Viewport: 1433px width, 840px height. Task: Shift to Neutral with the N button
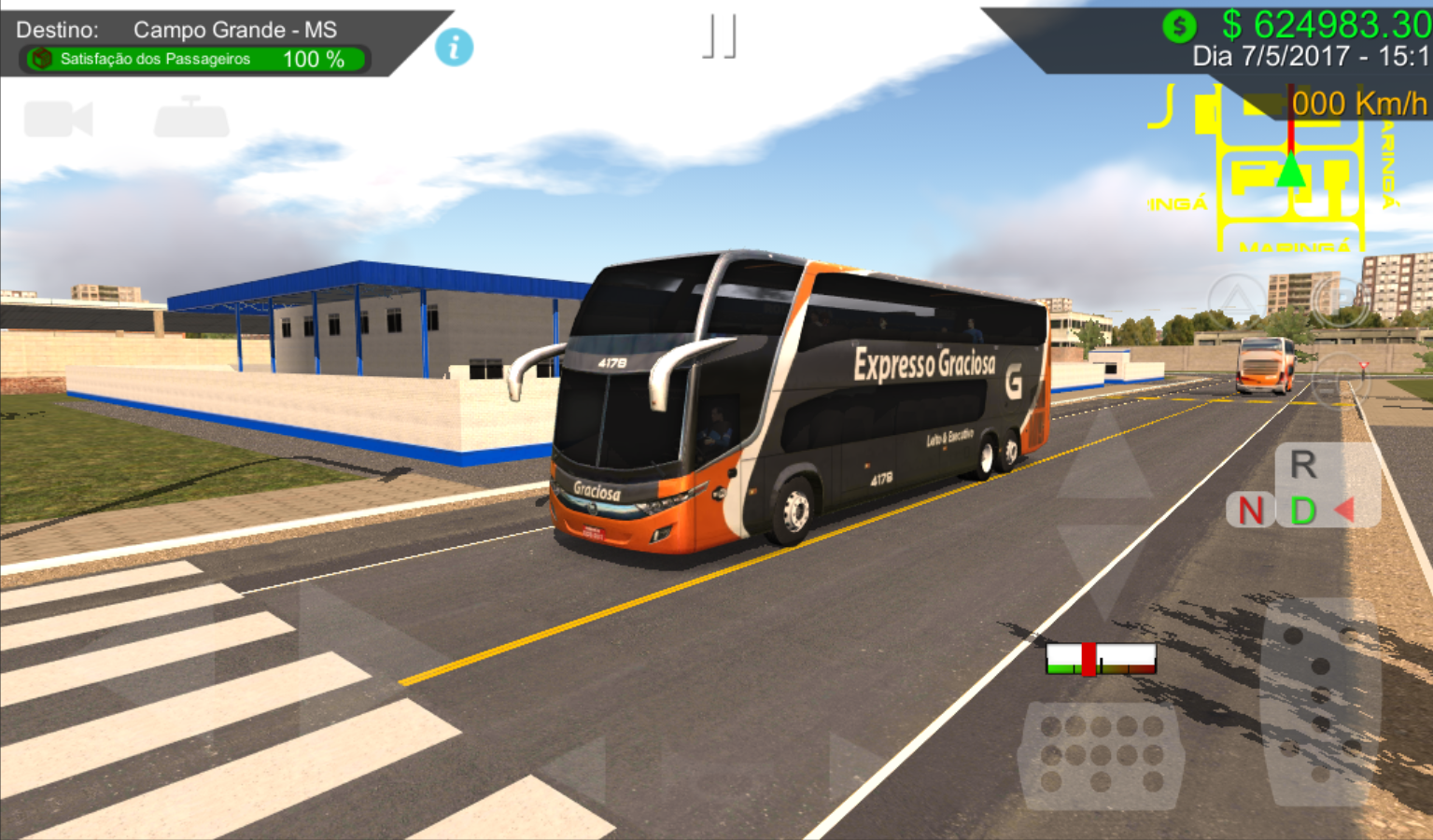[x=1251, y=511]
